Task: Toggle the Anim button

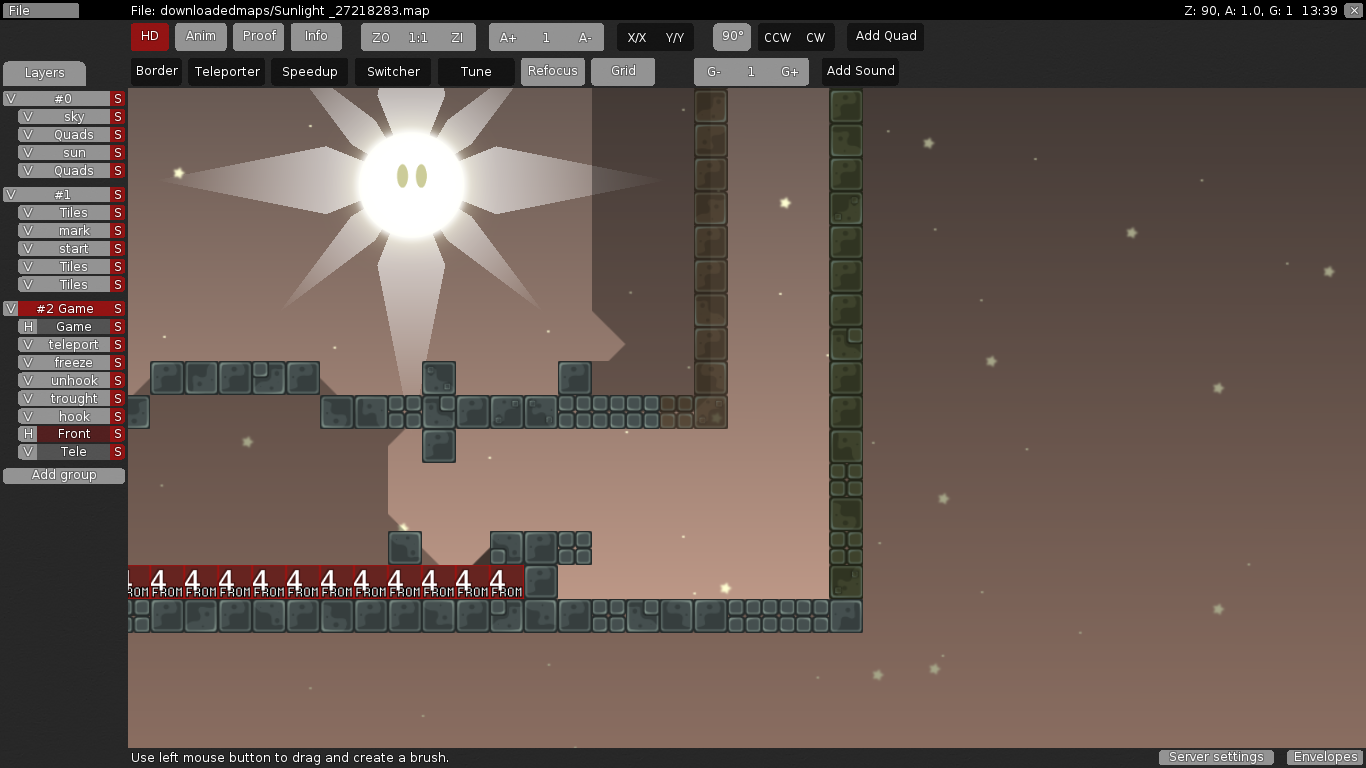Action: click(x=200, y=36)
